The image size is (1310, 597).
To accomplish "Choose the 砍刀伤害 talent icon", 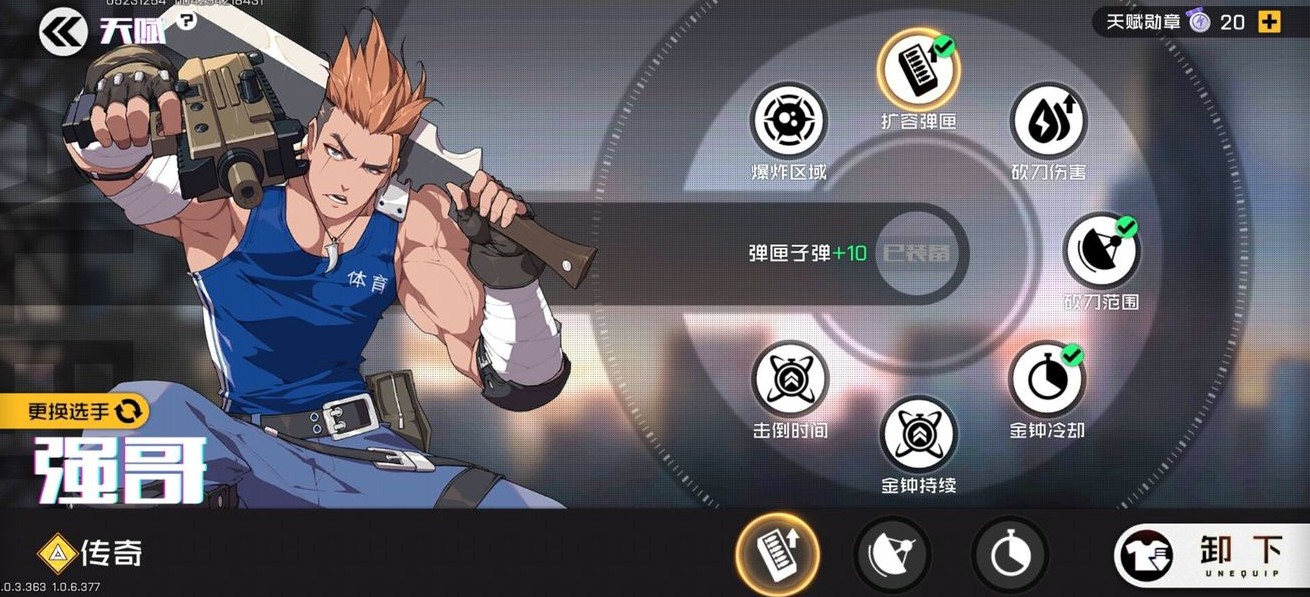I will click(1047, 120).
